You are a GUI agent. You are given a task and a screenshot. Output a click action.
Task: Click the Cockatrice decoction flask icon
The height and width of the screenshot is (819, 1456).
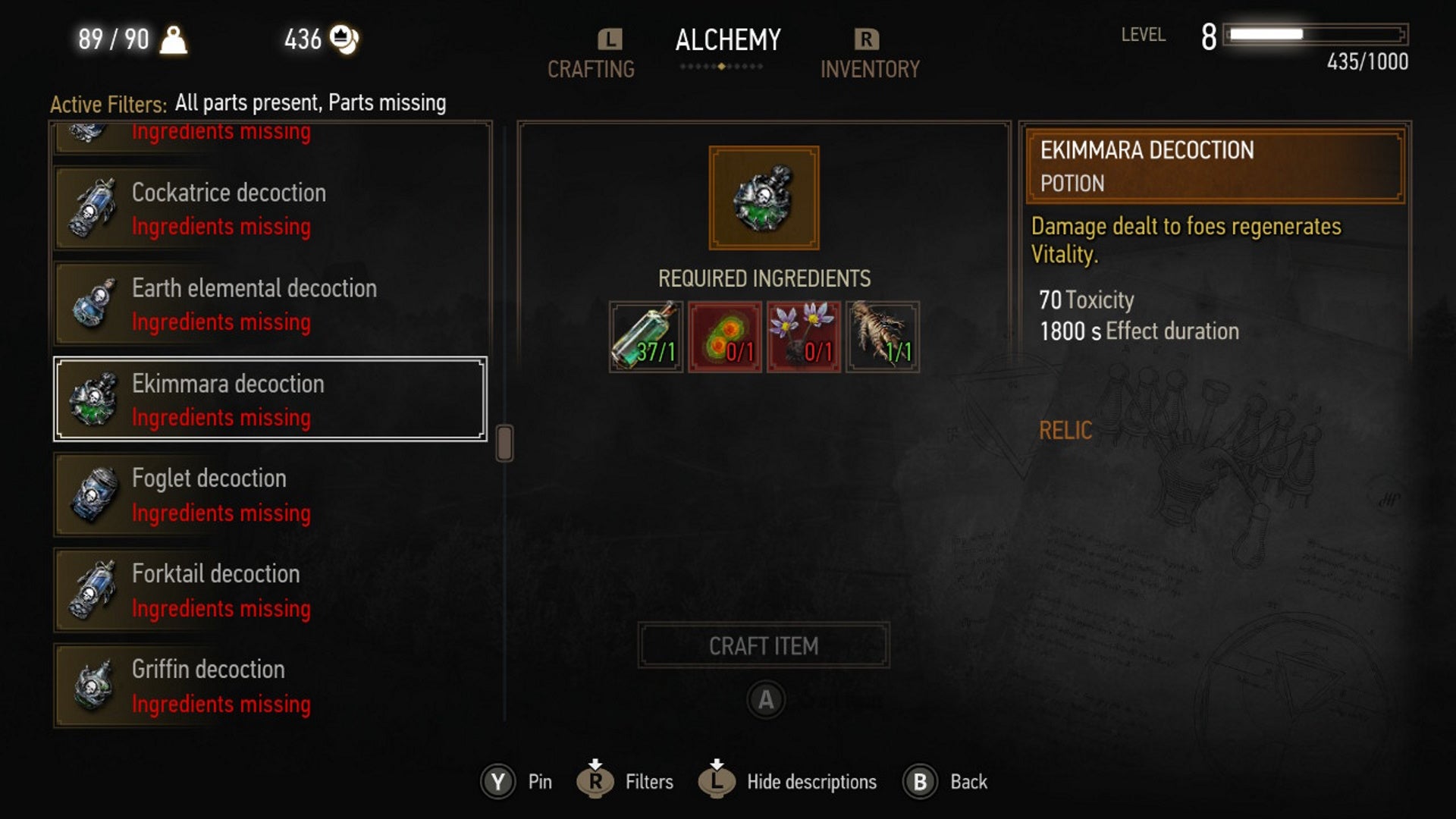(94, 209)
